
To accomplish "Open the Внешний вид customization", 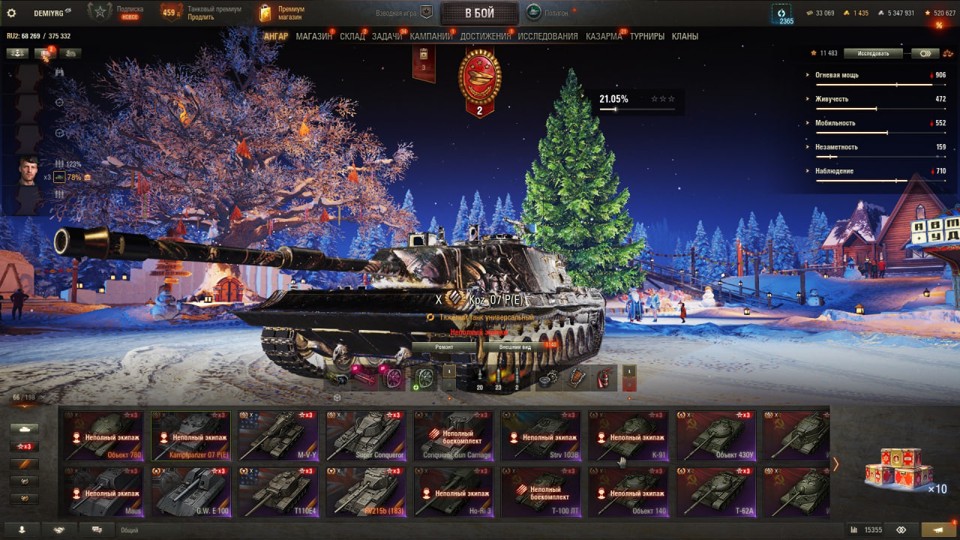I will [x=515, y=347].
